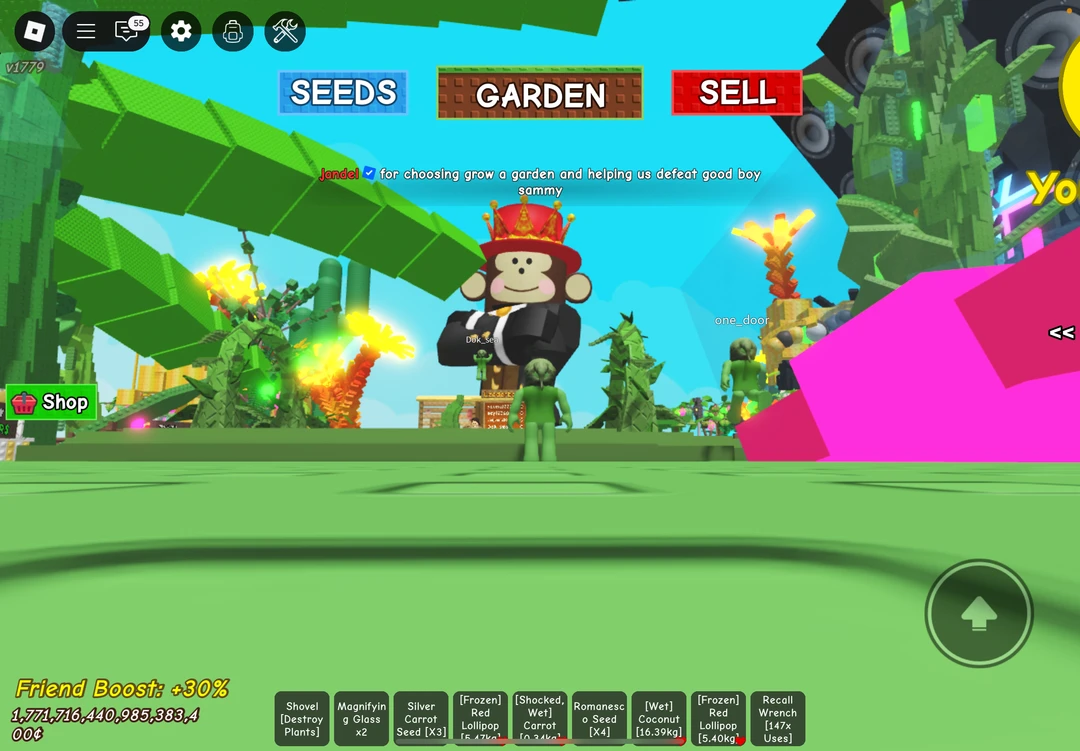Open the Roblox logo menu

pyautogui.click(x=35, y=31)
